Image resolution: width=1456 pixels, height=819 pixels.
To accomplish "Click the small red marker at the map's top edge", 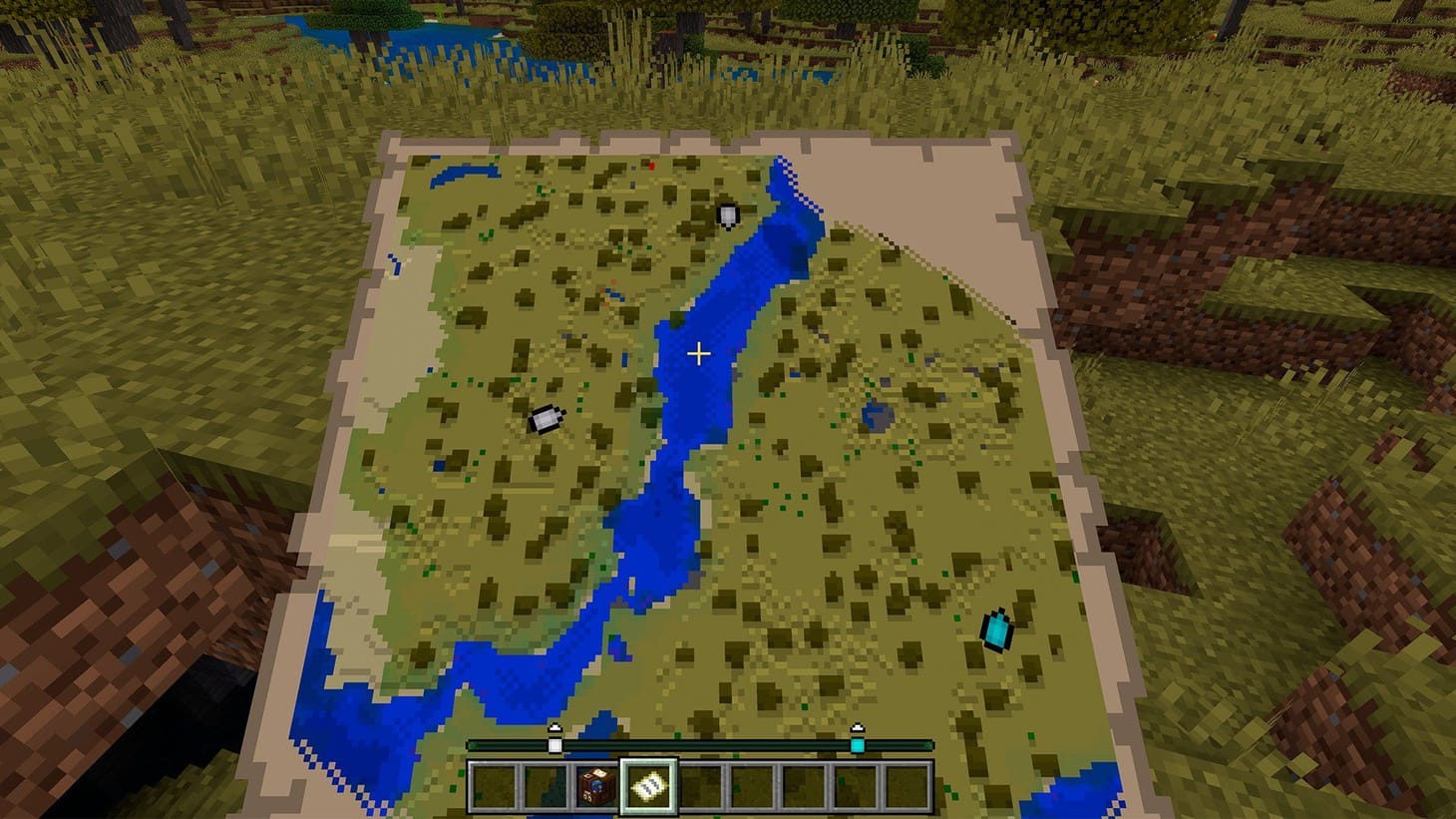I will pyautogui.click(x=649, y=168).
